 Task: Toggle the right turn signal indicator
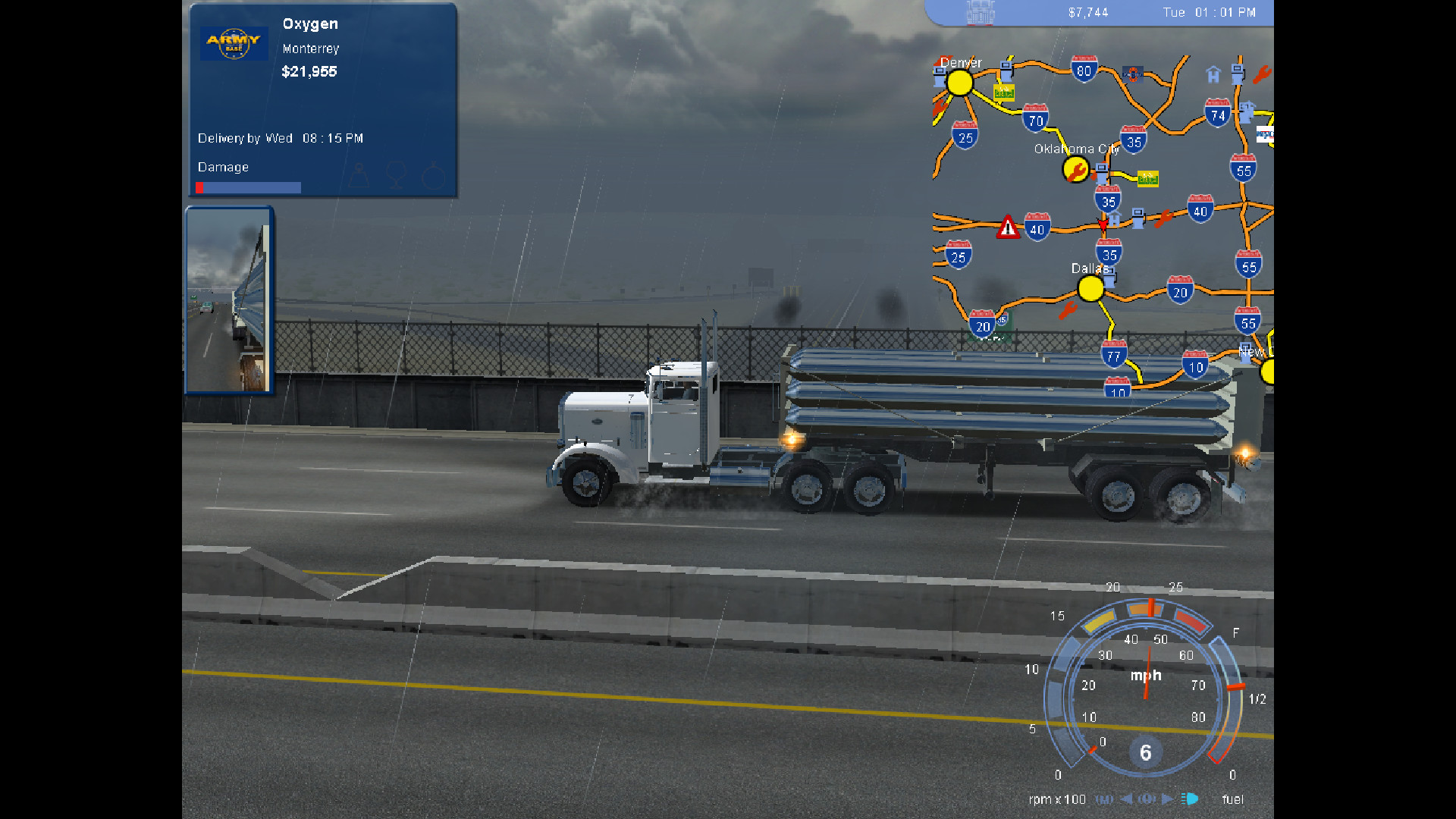tap(1168, 799)
